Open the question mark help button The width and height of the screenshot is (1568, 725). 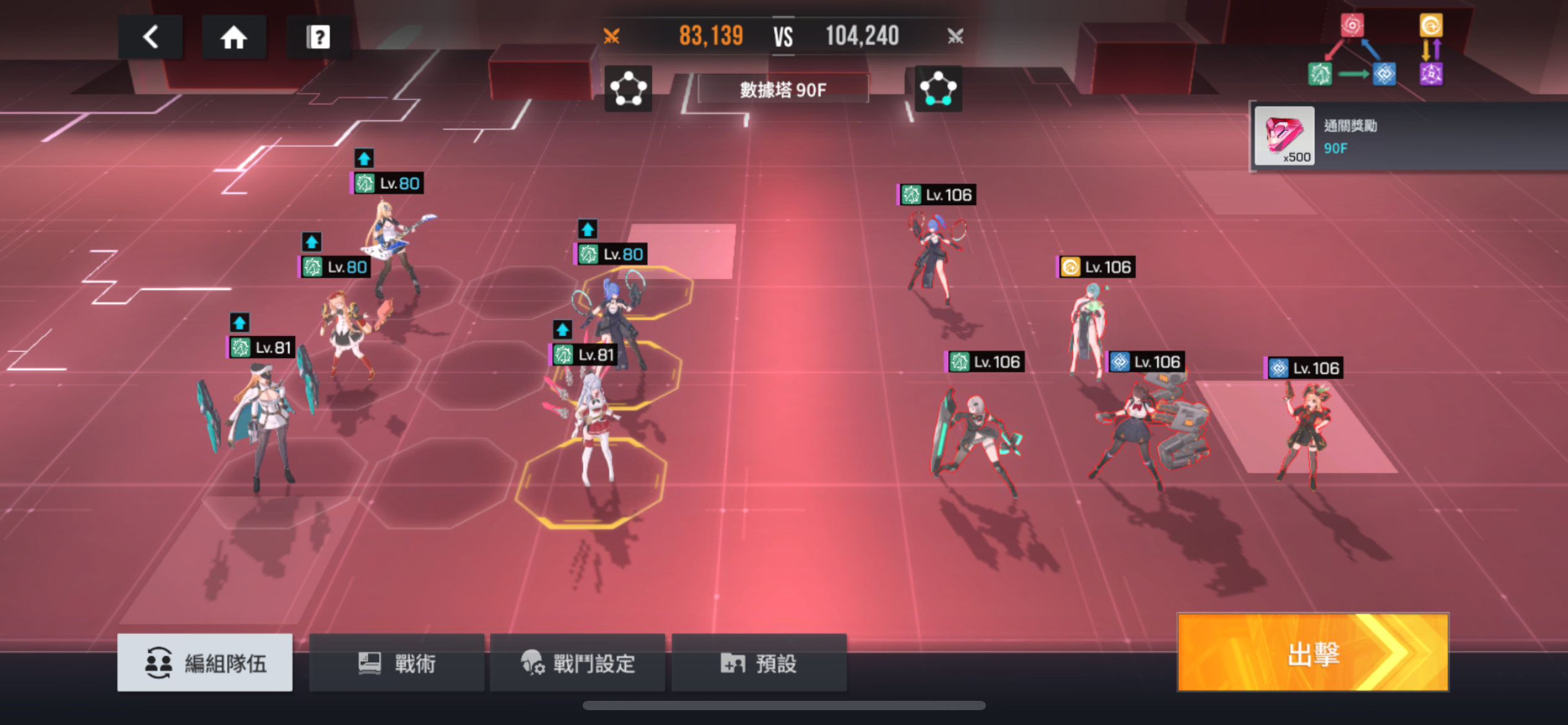pyautogui.click(x=318, y=37)
